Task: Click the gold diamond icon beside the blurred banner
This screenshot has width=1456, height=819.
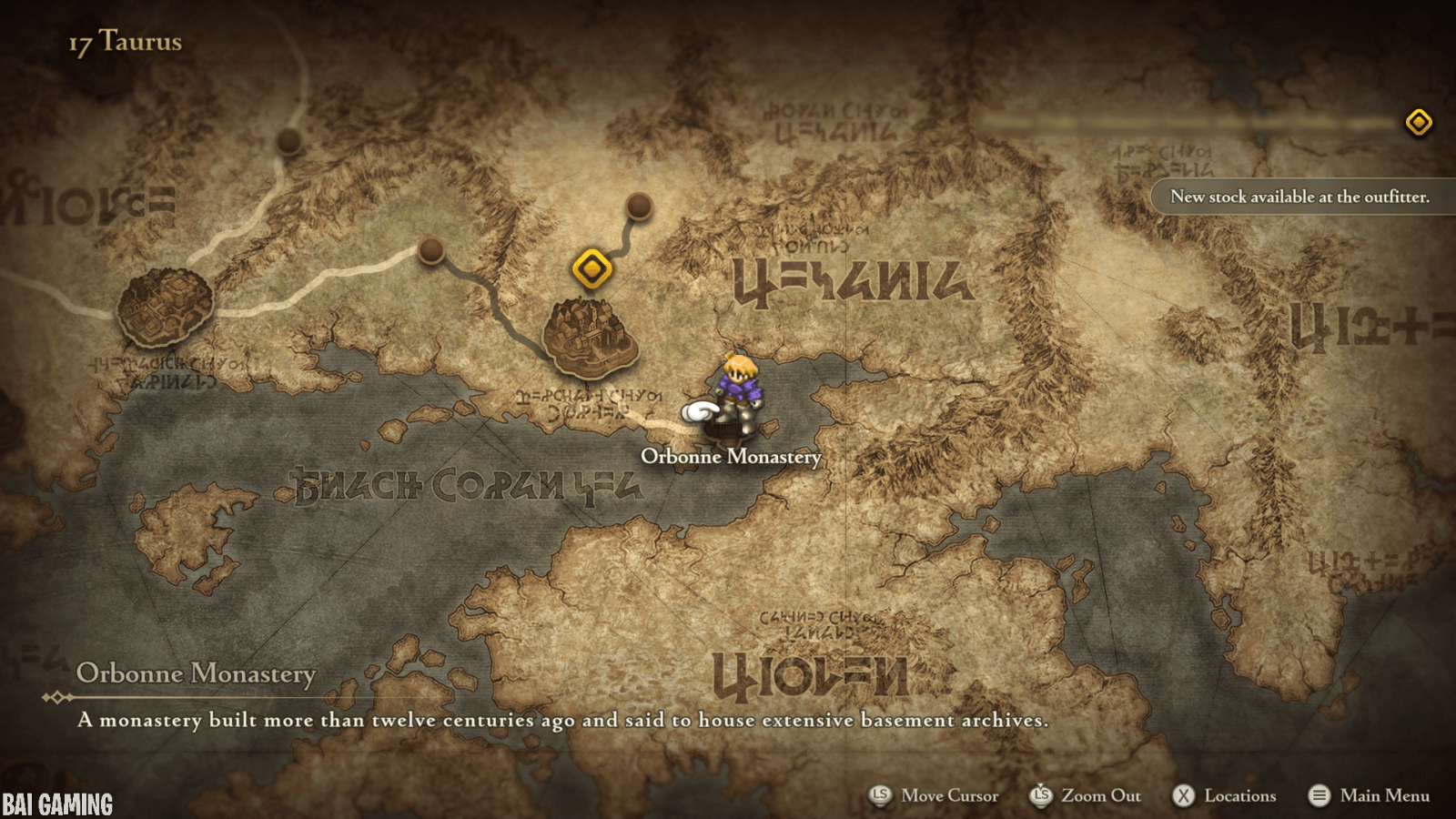Action: tap(1418, 122)
